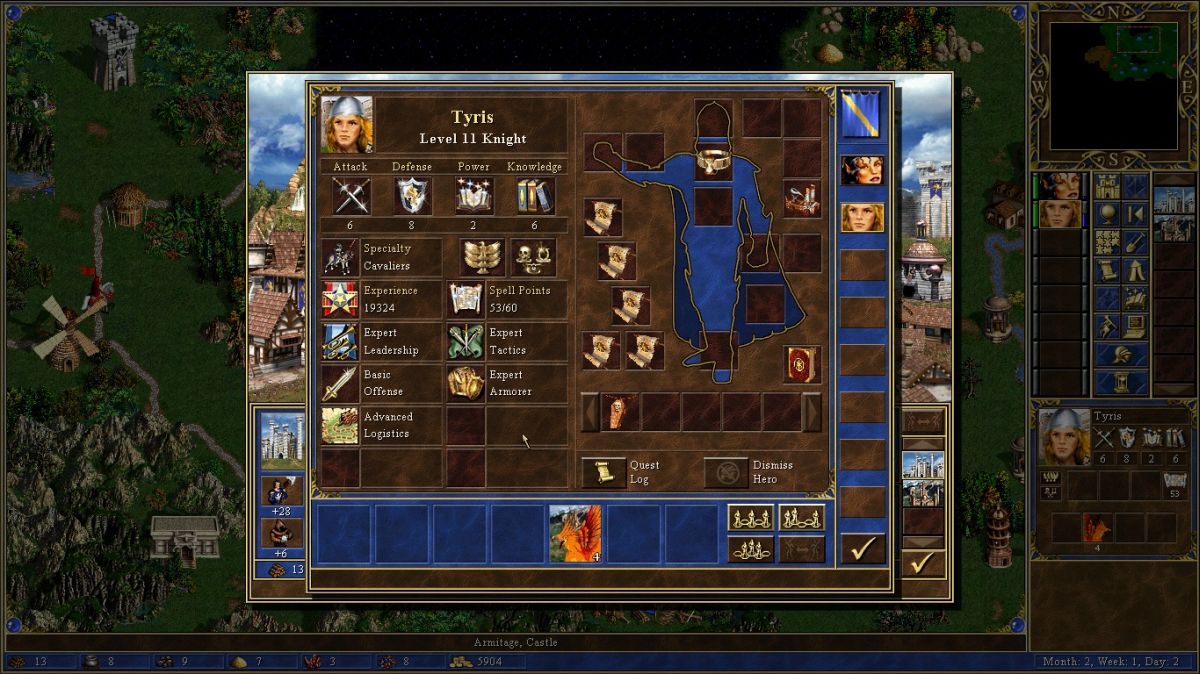Select the Defense shield icon
The height and width of the screenshot is (674, 1200).
click(412, 196)
